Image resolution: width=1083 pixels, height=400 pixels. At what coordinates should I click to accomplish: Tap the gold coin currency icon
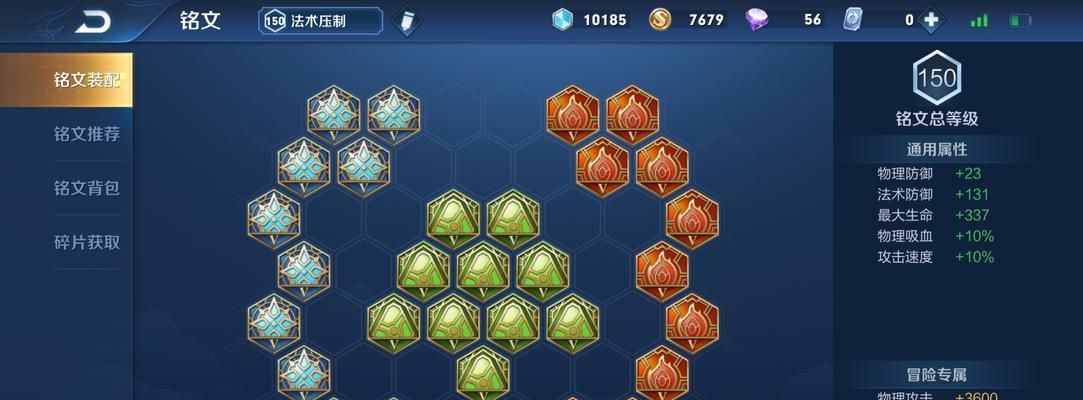click(x=660, y=20)
